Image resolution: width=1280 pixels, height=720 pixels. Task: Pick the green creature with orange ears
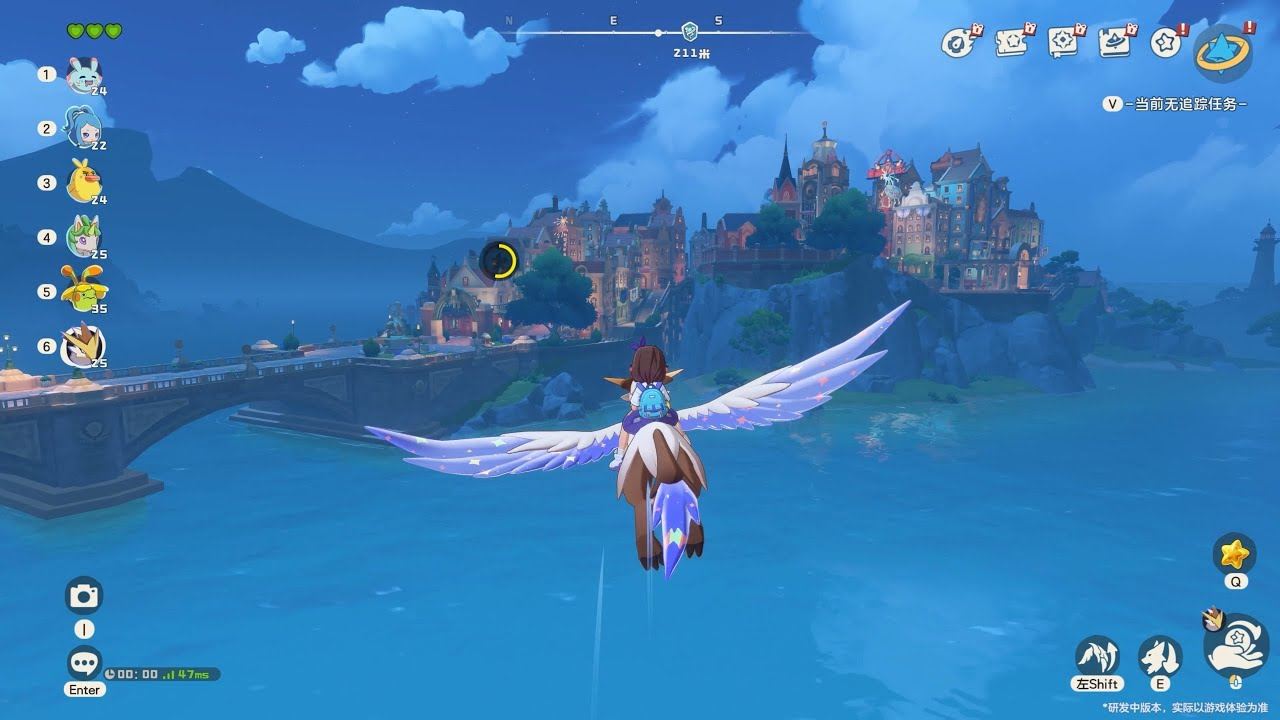point(83,291)
